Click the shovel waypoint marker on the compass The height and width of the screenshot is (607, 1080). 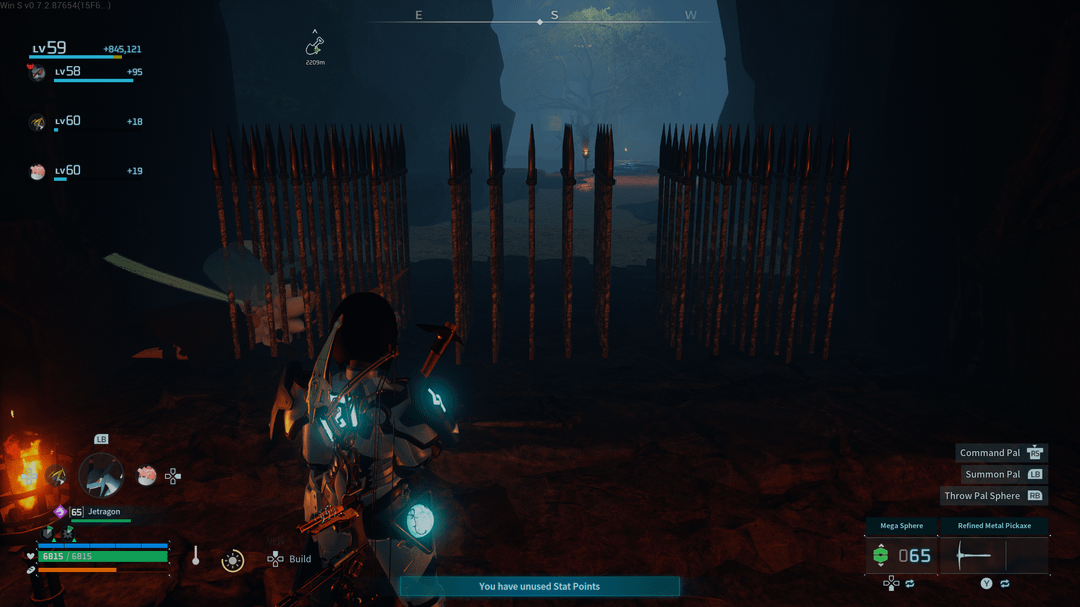tap(315, 46)
